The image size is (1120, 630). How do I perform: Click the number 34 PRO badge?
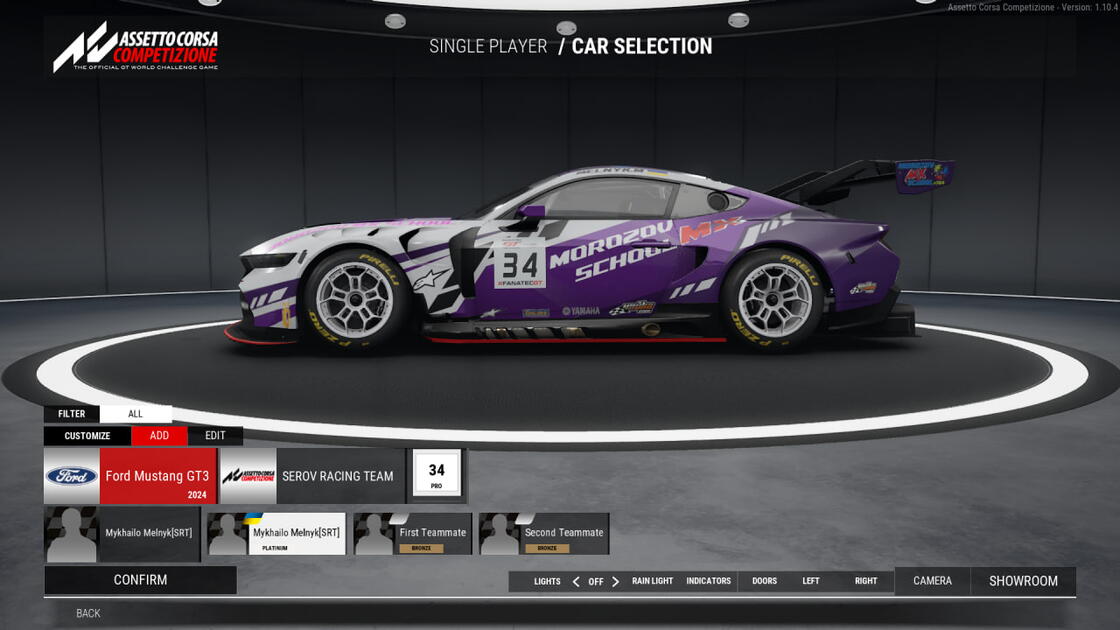click(x=437, y=474)
